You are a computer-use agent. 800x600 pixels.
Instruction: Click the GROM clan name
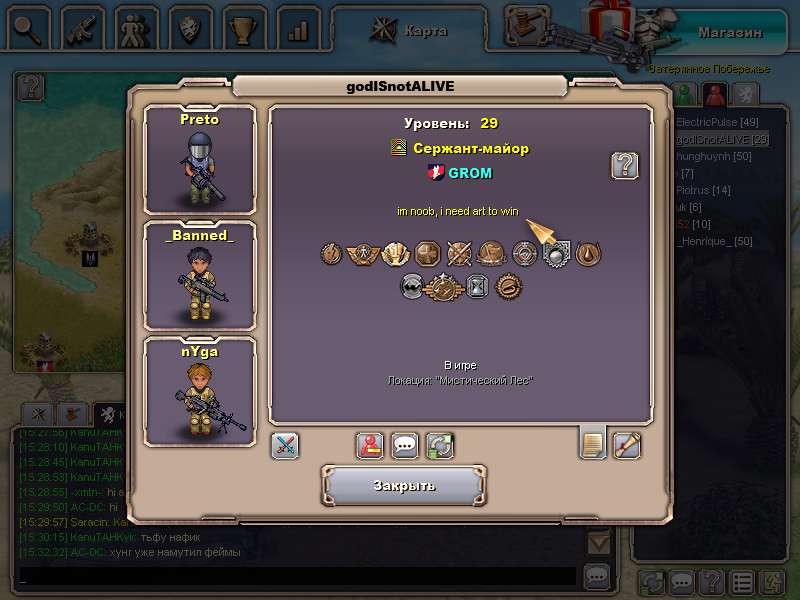(469, 173)
